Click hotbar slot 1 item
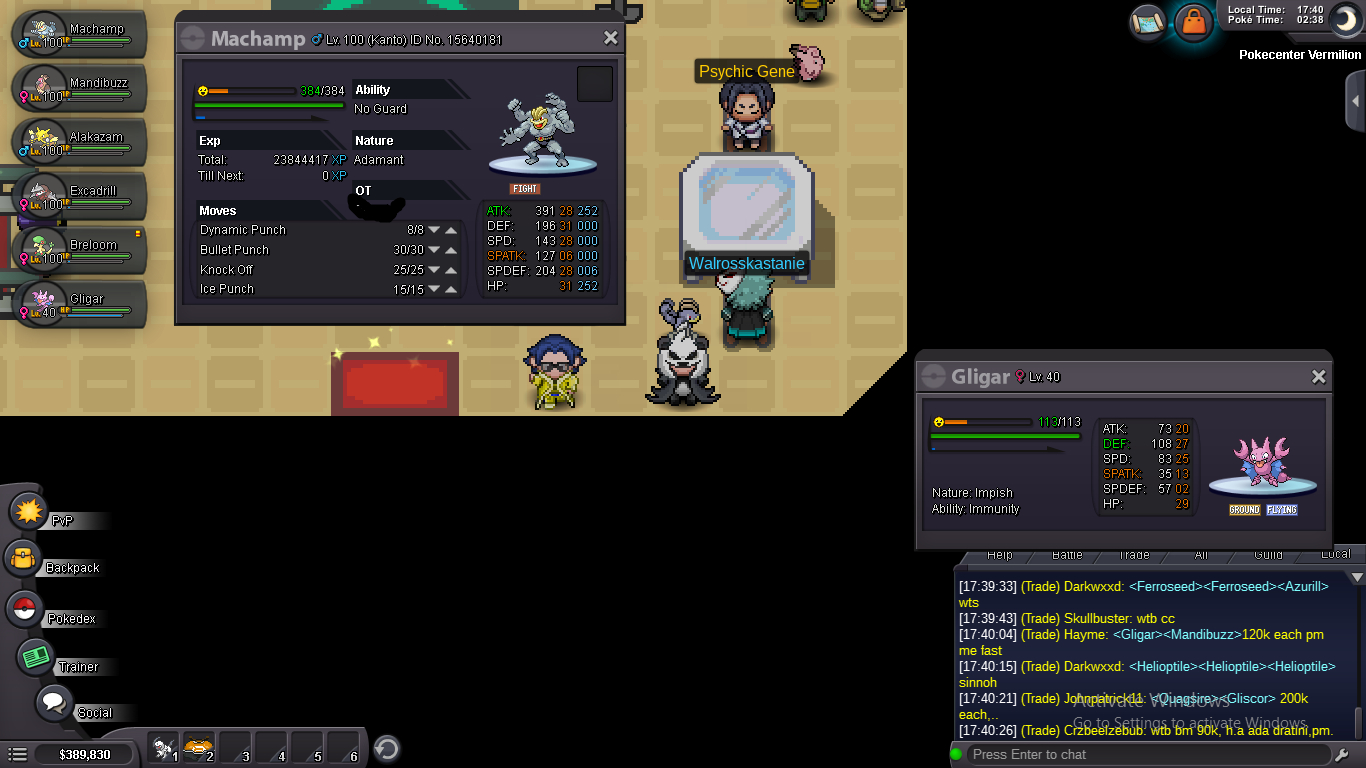Image resolution: width=1366 pixels, height=768 pixels. pos(164,748)
